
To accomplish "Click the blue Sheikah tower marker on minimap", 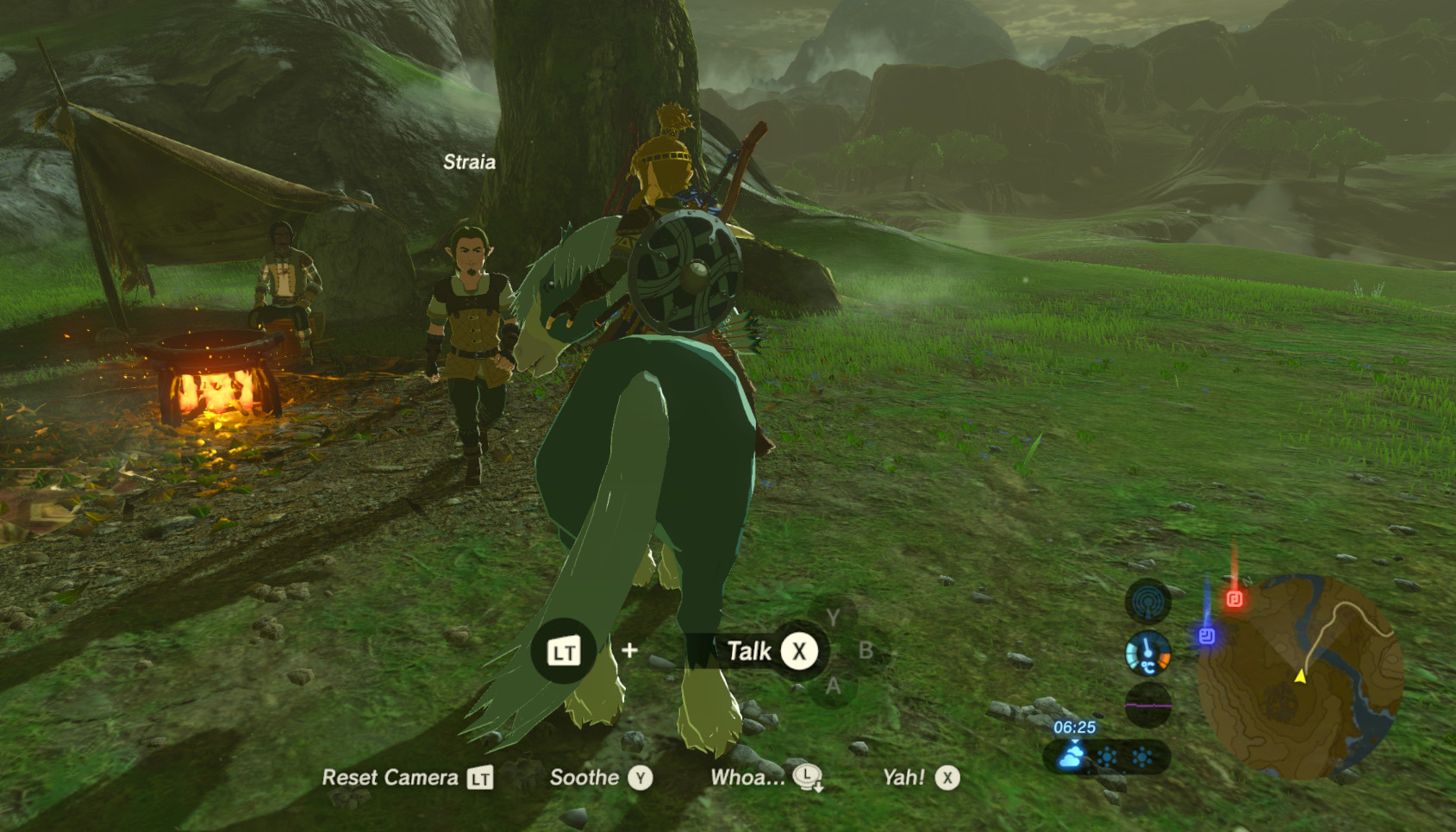I will tap(1208, 635).
